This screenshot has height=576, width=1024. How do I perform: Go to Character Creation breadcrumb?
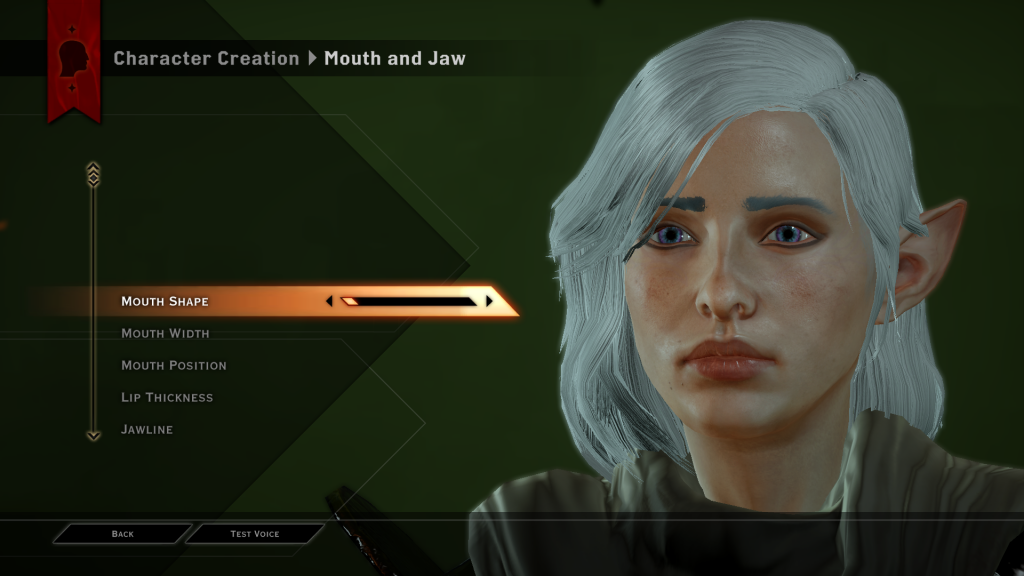pos(206,58)
